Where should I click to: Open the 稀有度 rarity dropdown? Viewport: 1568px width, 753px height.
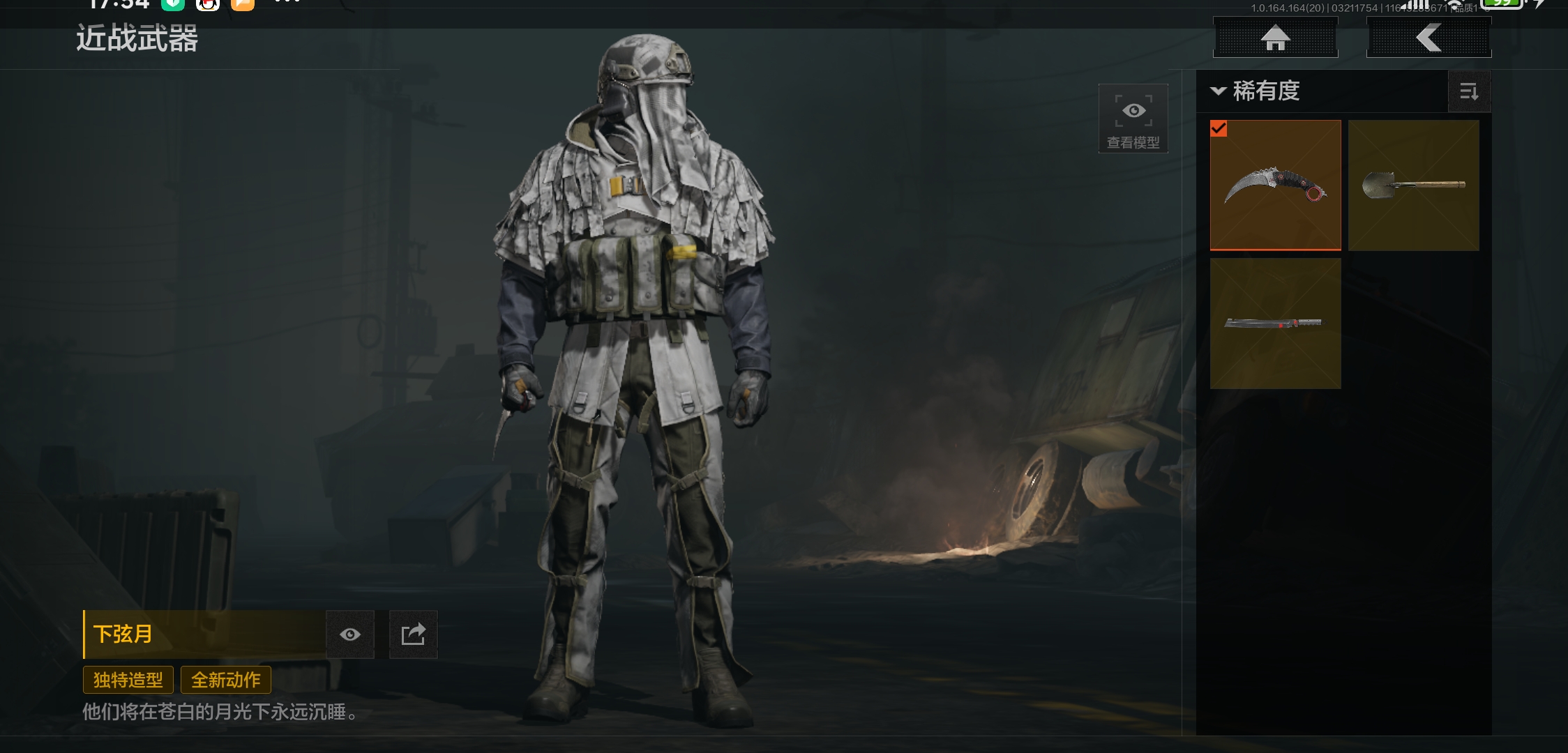tap(1257, 91)
